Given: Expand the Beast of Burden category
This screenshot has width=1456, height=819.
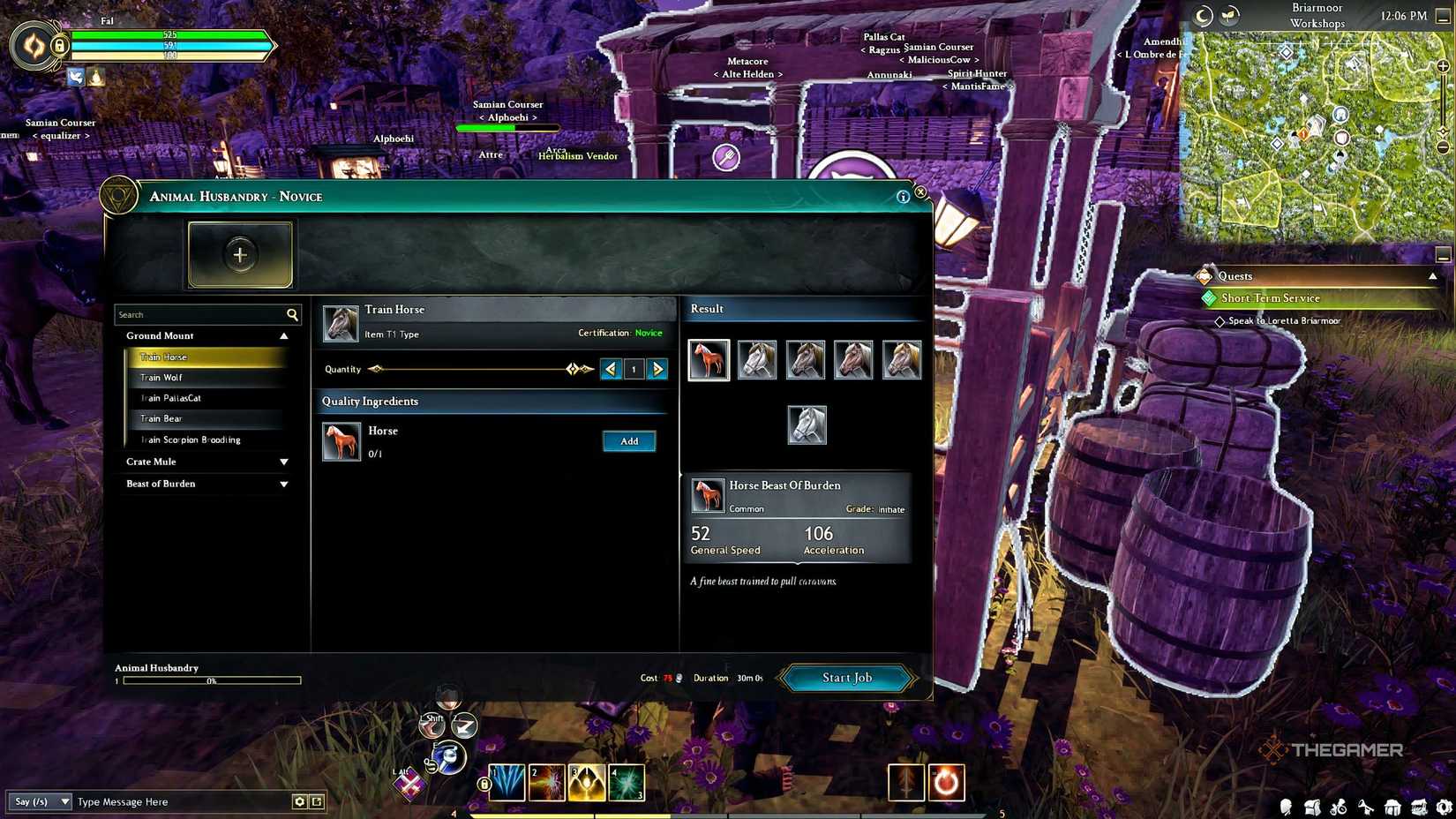Looking at the screenshot, I should pos(283,484).
